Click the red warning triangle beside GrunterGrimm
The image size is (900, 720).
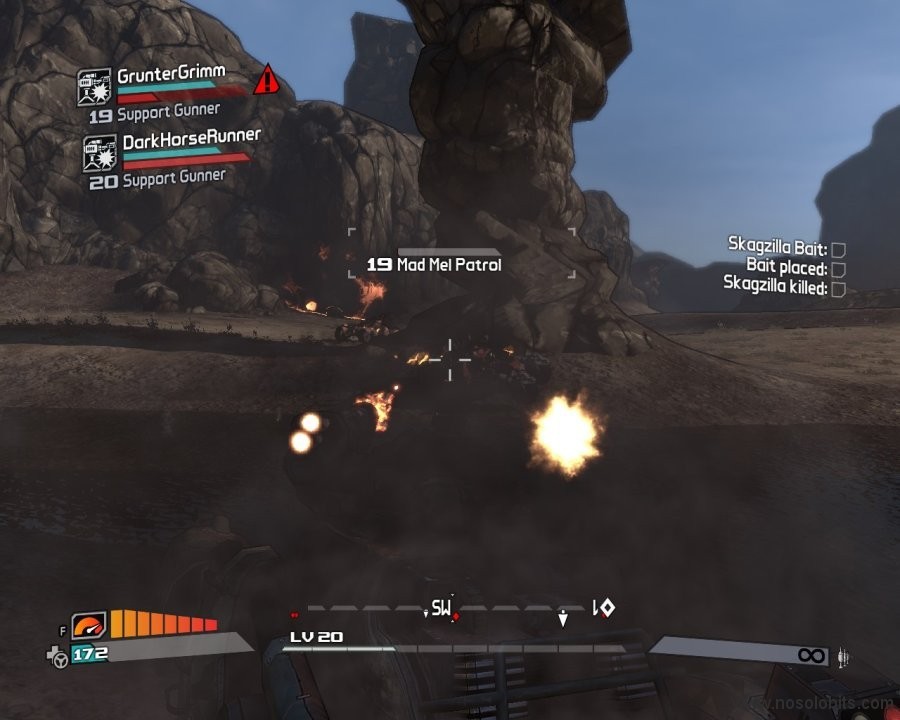(x=266, y=79)
